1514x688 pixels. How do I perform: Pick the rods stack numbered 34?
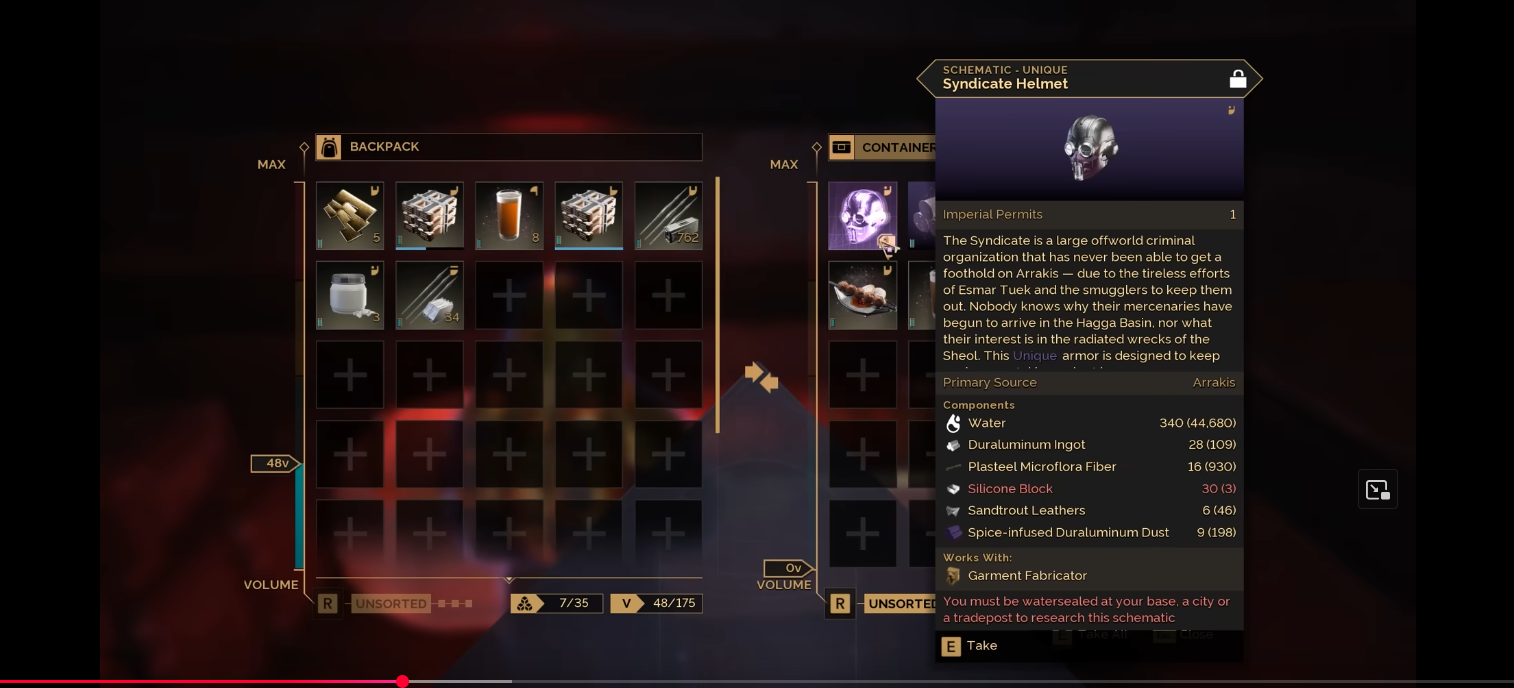pyautogui.click(x=429, y=295)
